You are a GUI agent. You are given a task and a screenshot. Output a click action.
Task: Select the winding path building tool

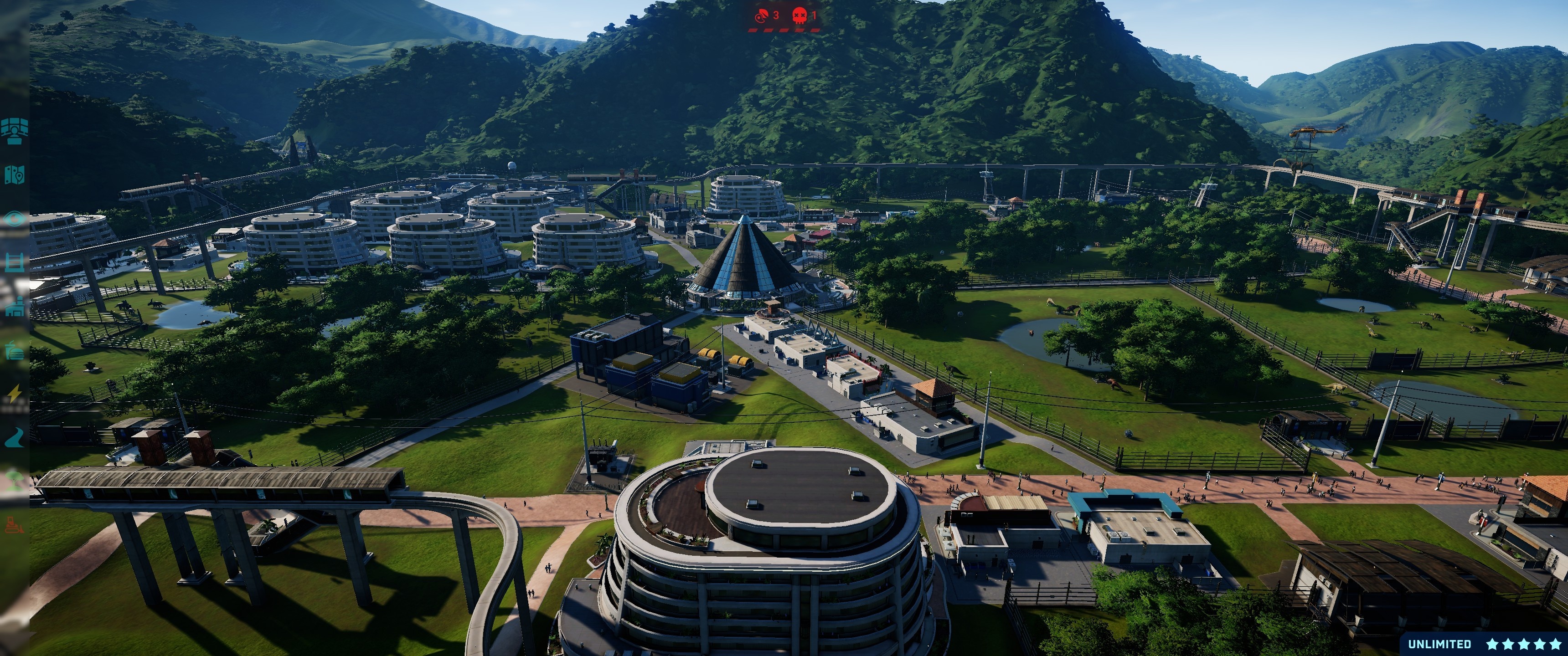click(14, 437)
